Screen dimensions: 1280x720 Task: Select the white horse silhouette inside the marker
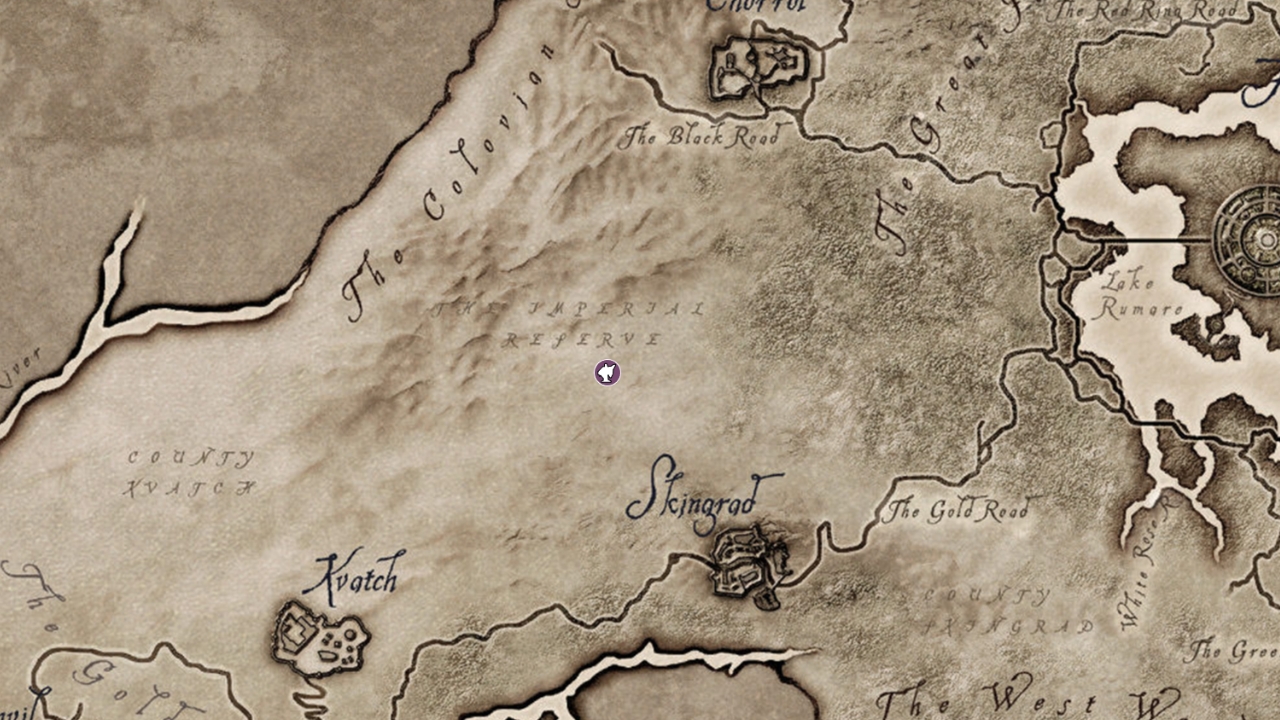[x=605, y=371]
